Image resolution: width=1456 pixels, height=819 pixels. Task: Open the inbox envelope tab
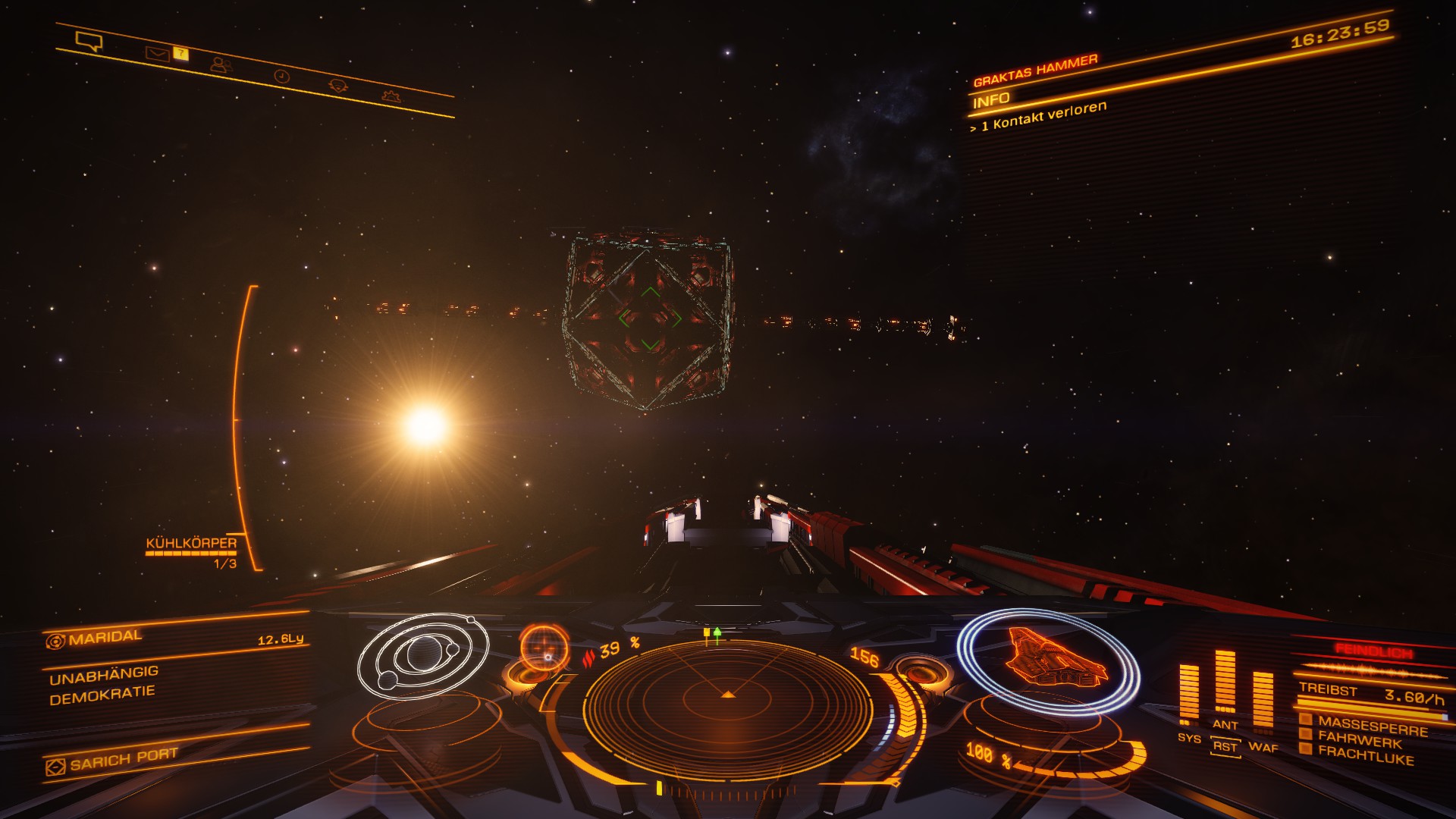pos(157,54)
